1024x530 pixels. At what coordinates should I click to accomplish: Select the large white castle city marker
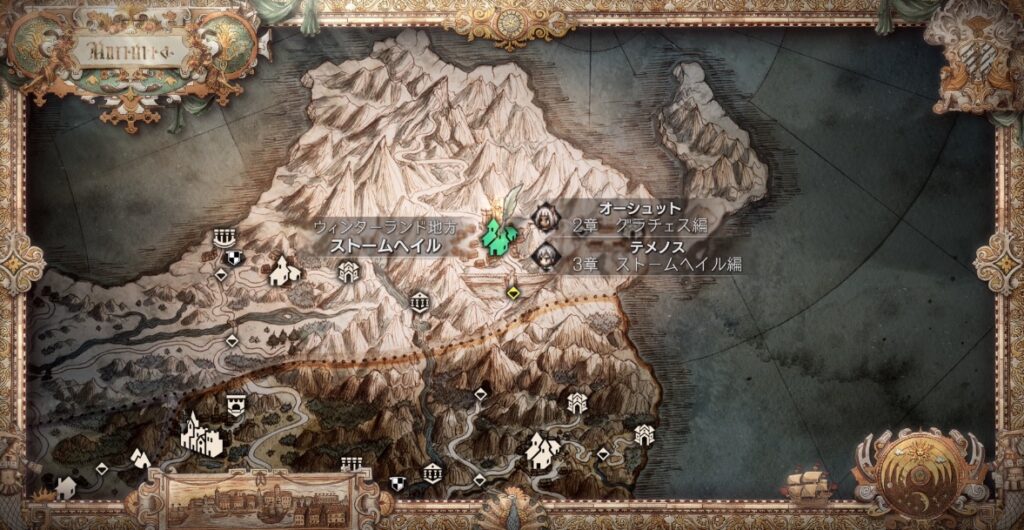201,435
